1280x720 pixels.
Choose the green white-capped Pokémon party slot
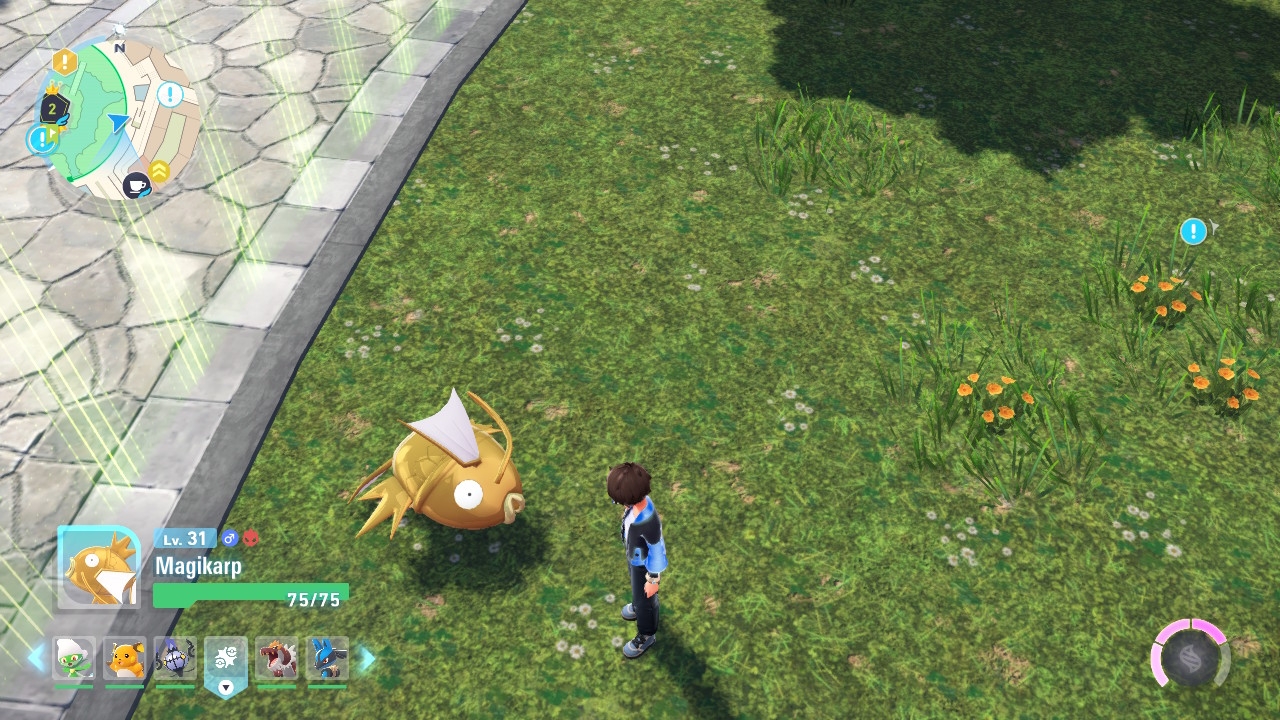coord(74,658)
